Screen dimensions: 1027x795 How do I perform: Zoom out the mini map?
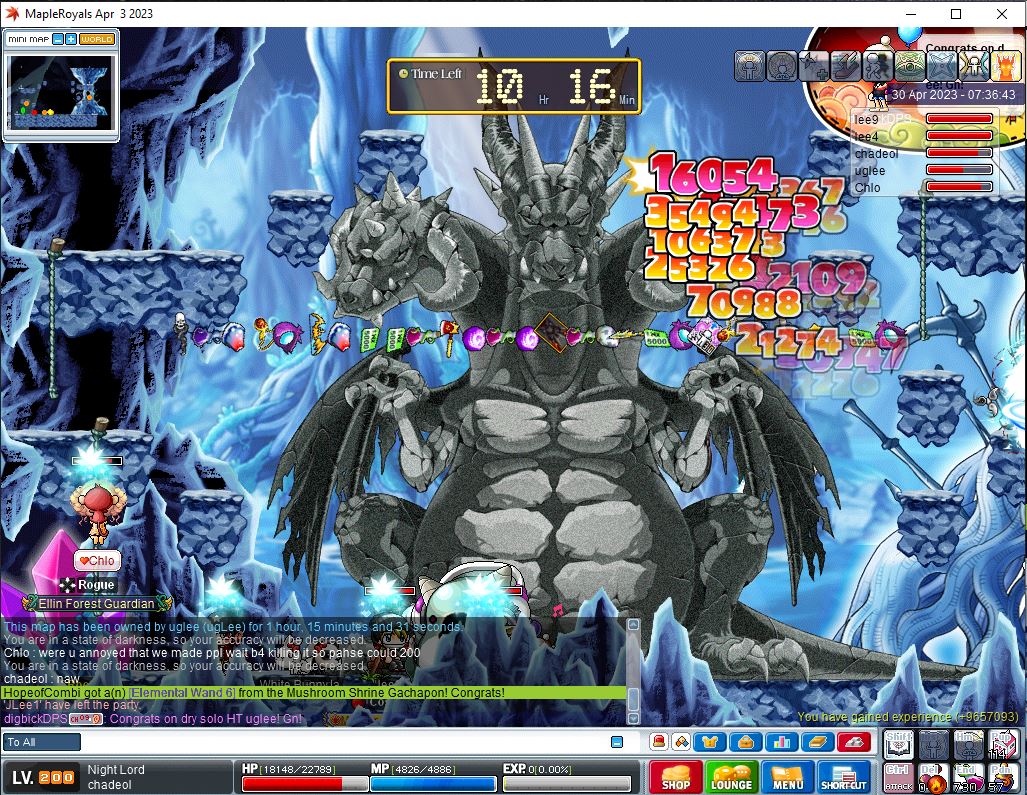coord(58,39)
